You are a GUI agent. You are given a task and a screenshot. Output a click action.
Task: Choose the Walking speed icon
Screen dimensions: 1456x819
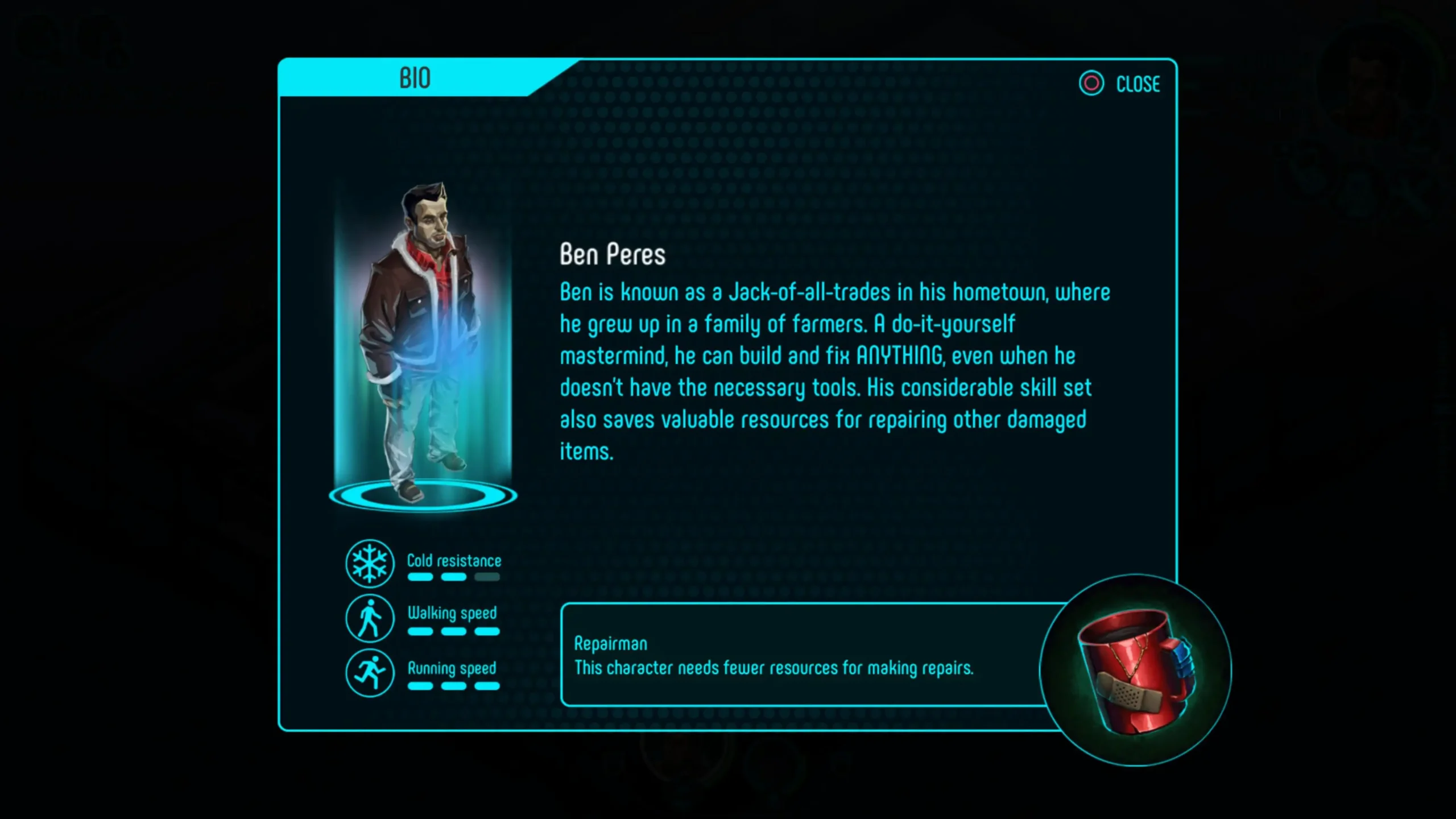[x=370, y=618]
